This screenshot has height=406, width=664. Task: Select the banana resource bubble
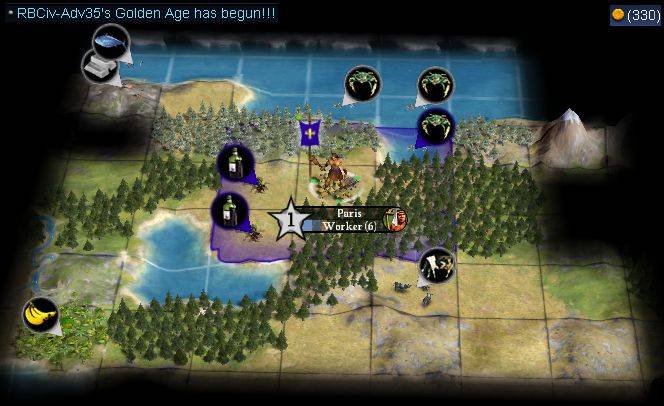click(40, 316)
